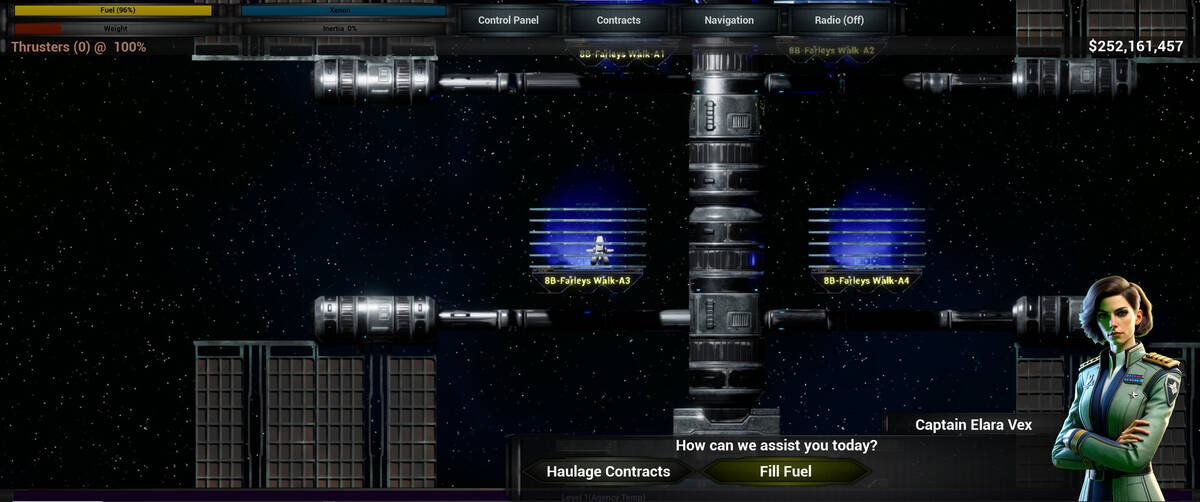Select the Fill Fuel option
Viewport: 1200px width, 502px height.
pos(785,471)
